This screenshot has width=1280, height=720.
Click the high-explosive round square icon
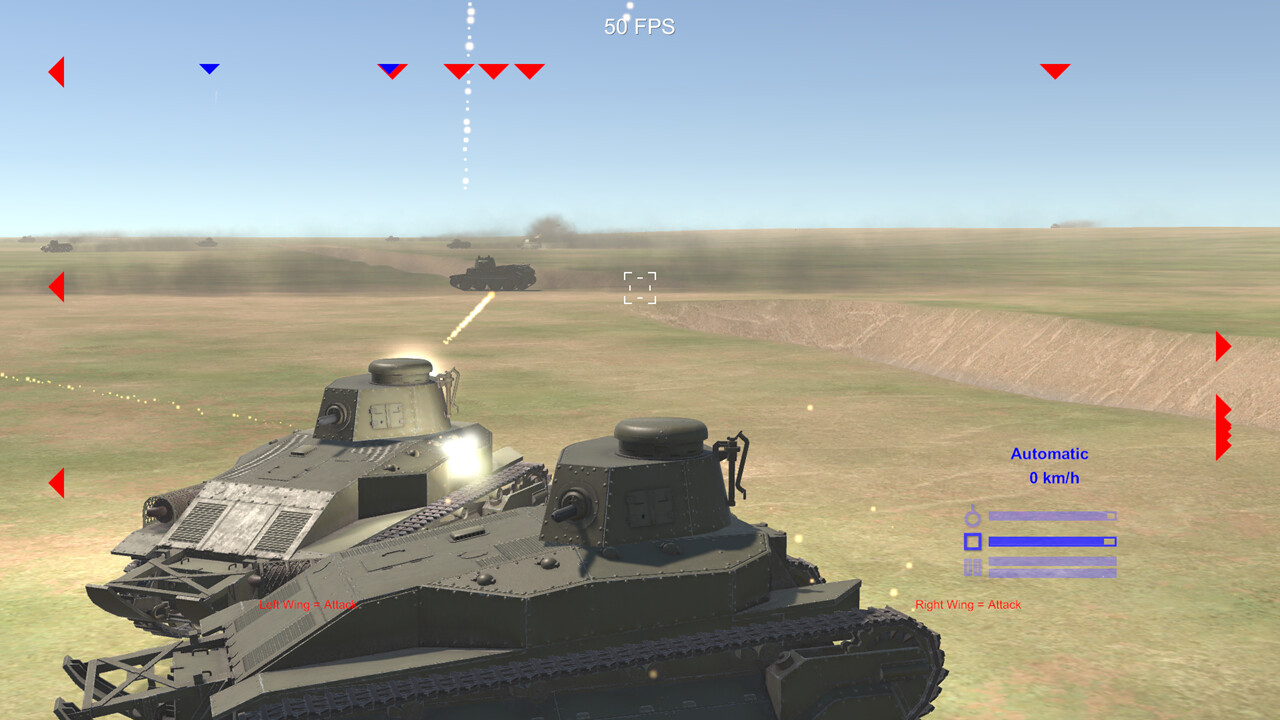[971, 540]
